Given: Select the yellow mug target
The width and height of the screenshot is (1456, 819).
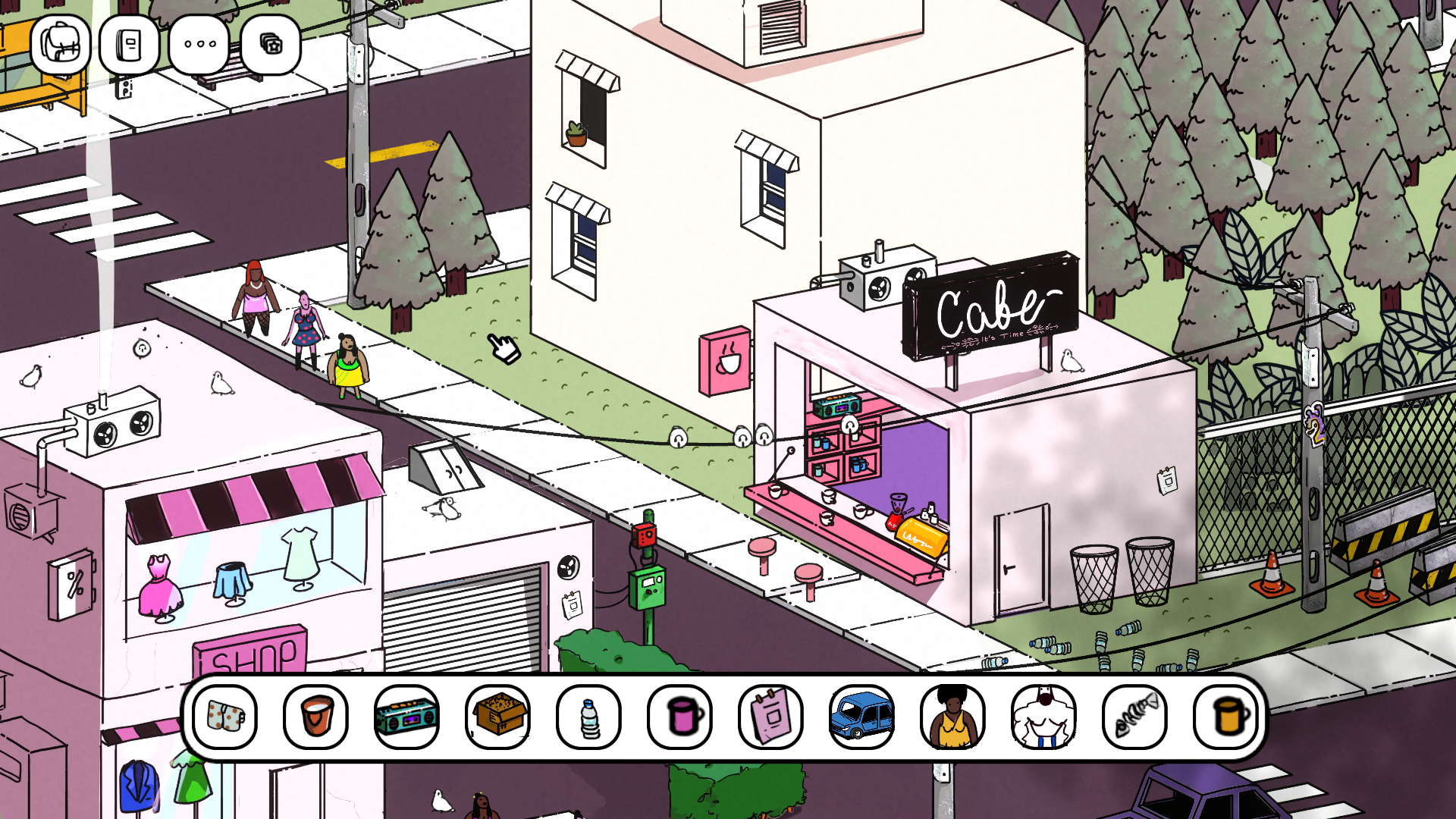Looking at the screenshot, I should pyautogui.click(x=1226, y=717).
